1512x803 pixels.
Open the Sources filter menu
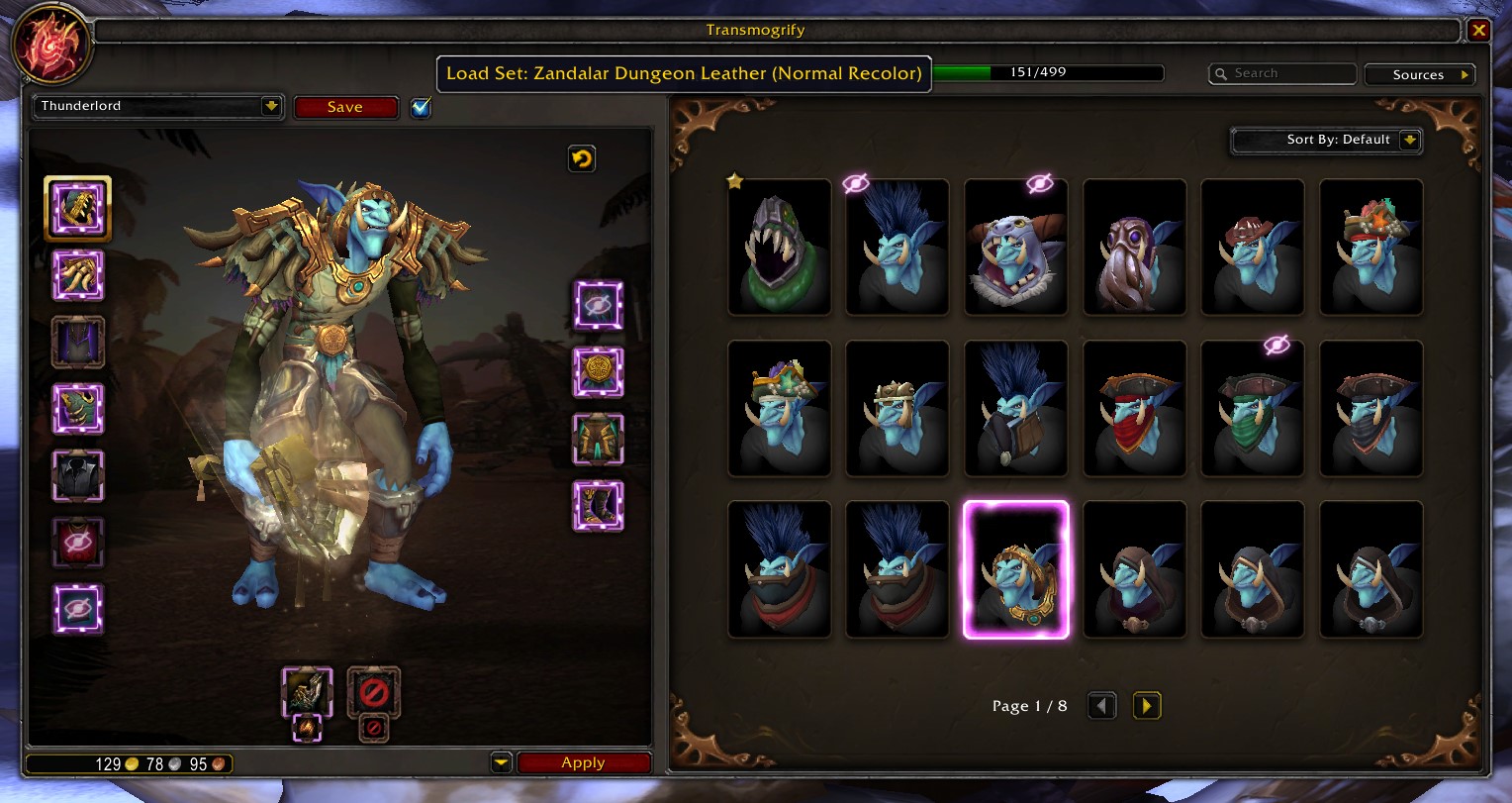1419,74
